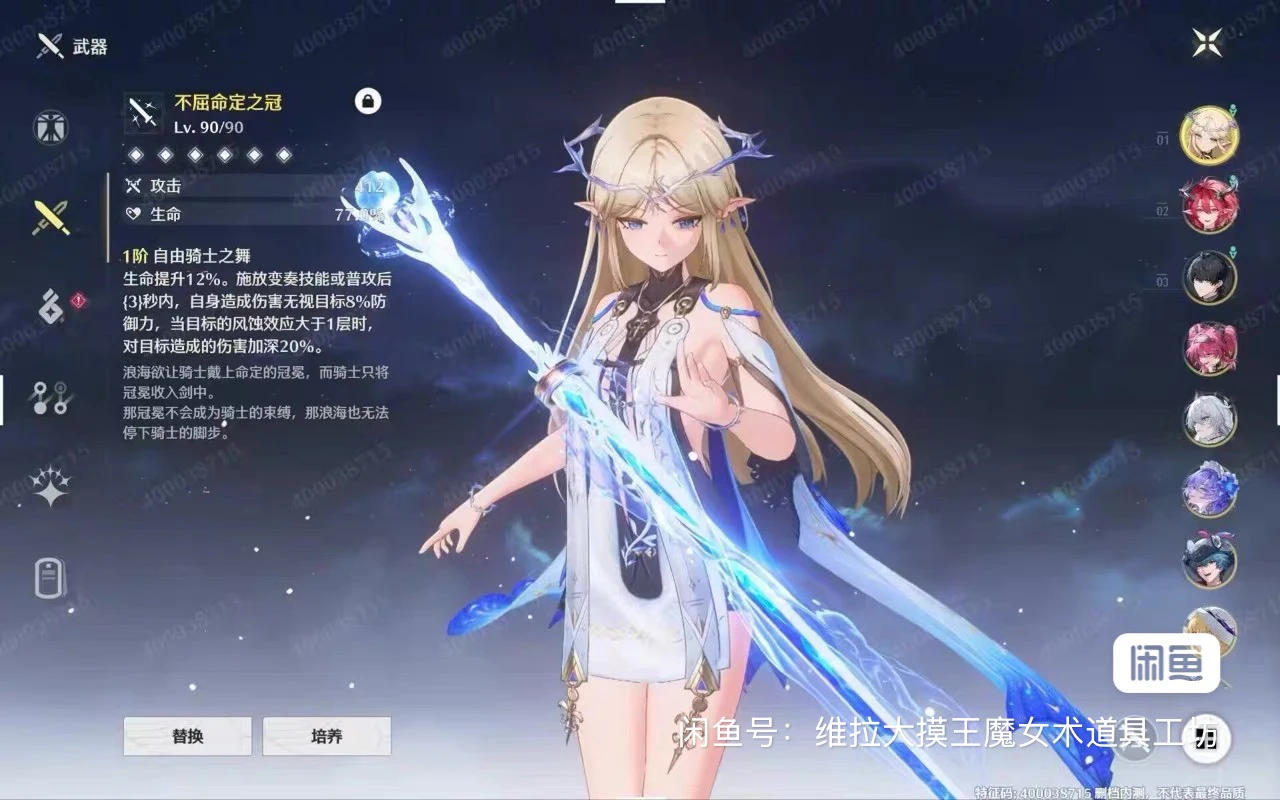Viewport: 1280px width, 800px height.
Task: Select the purple-haired character portrait
Action: 1210,490
